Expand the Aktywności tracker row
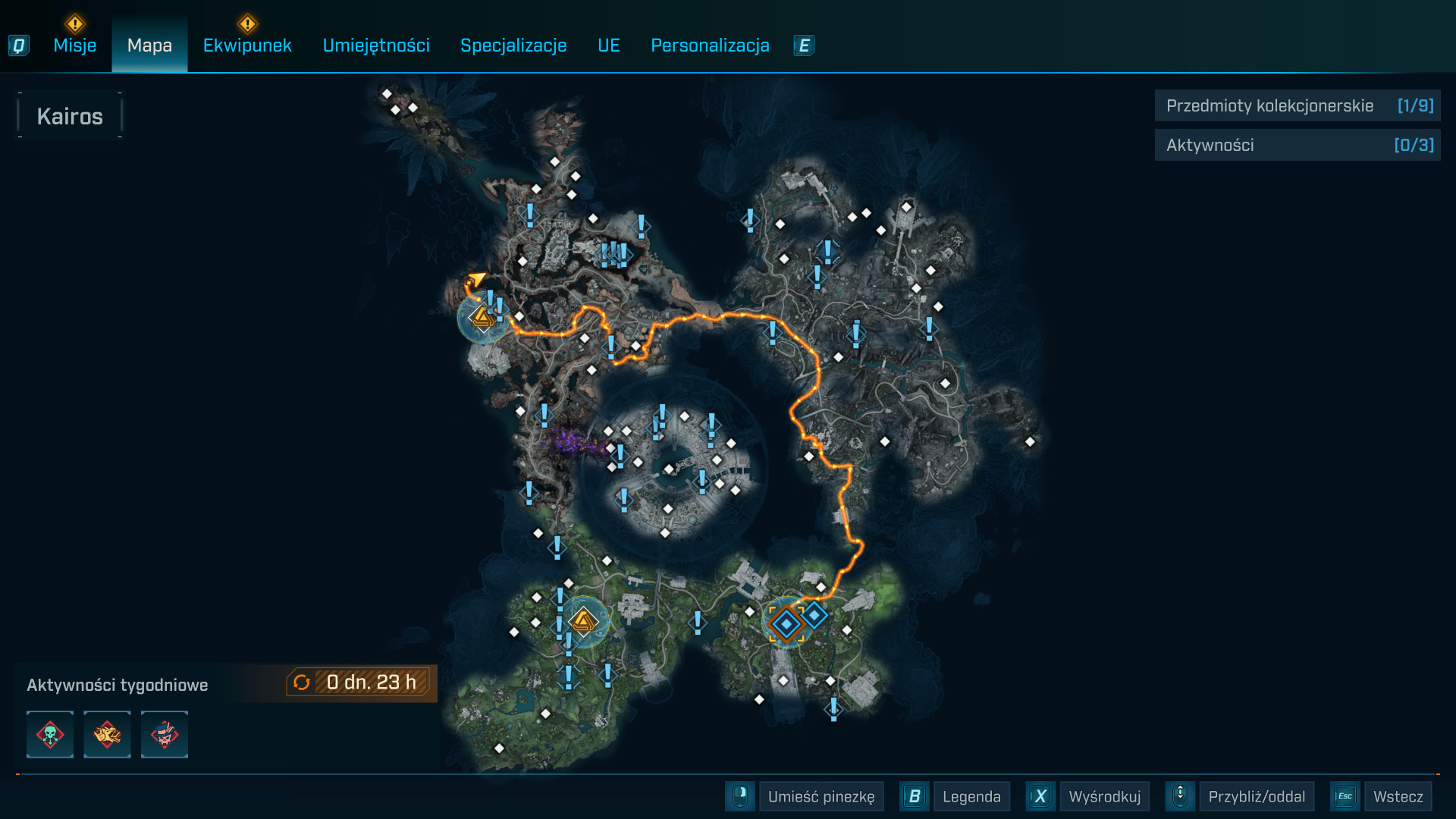Image resolution: width=1456 pixels, height=819 pixels. point(1297,146)
